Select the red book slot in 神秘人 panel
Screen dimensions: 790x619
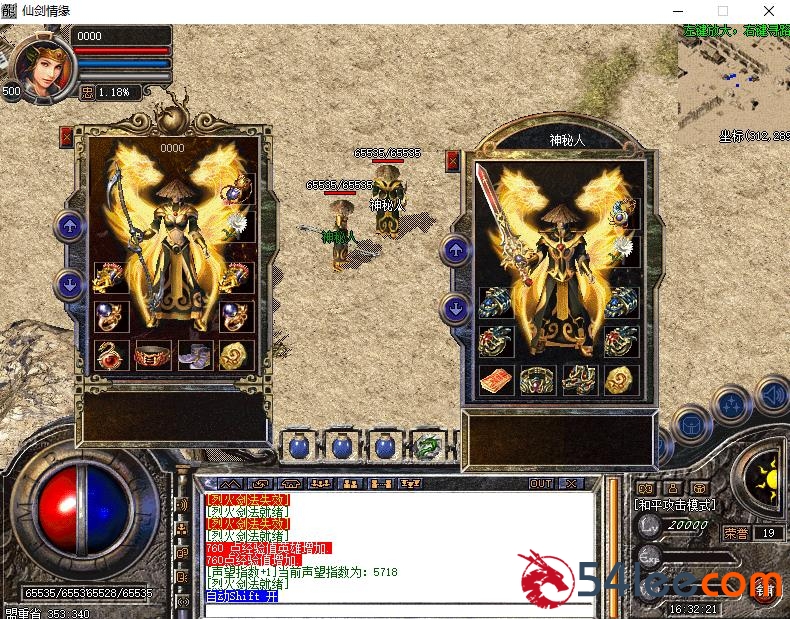tap(495, 379)
